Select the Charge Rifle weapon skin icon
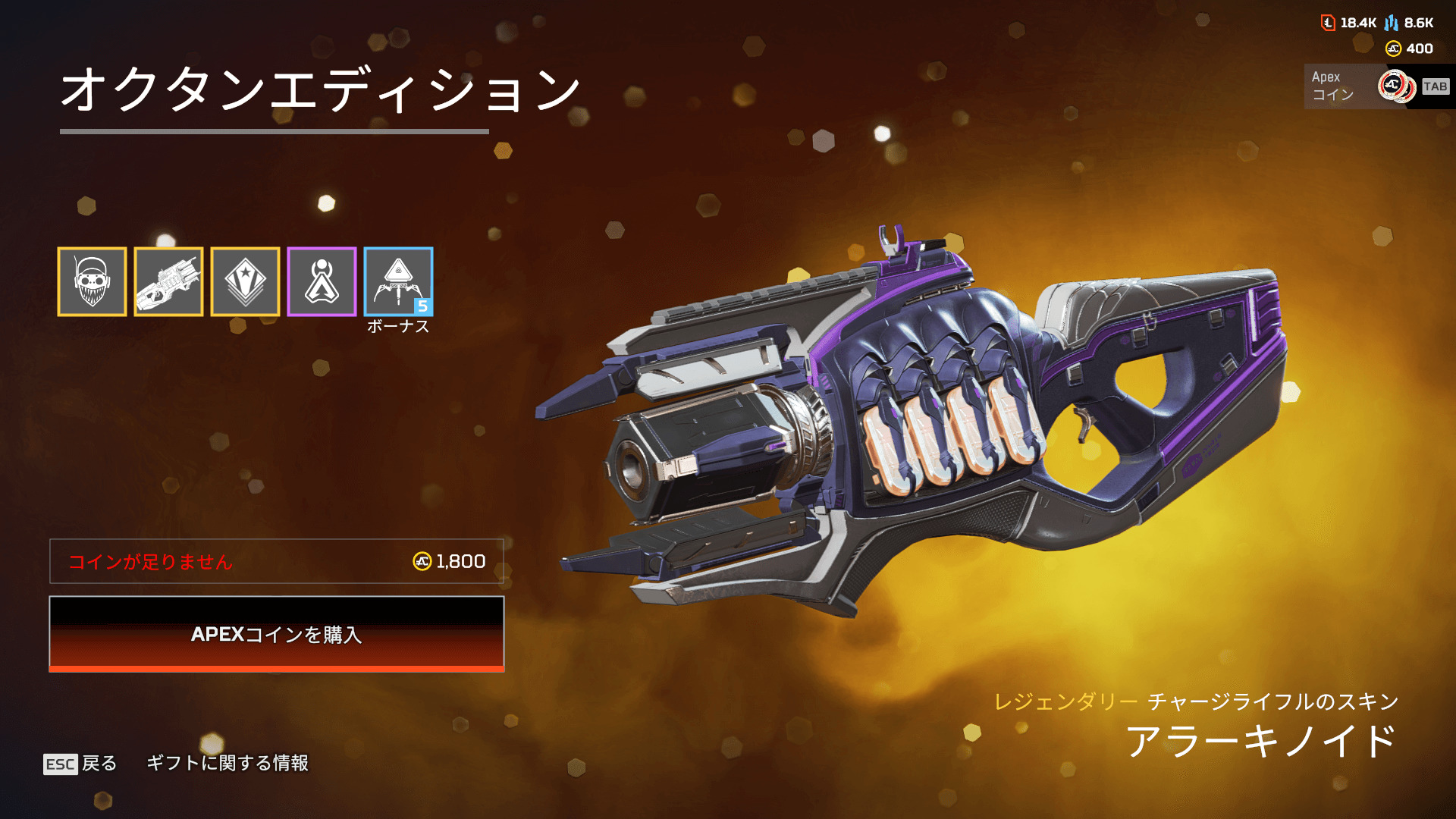 (168, 281)
